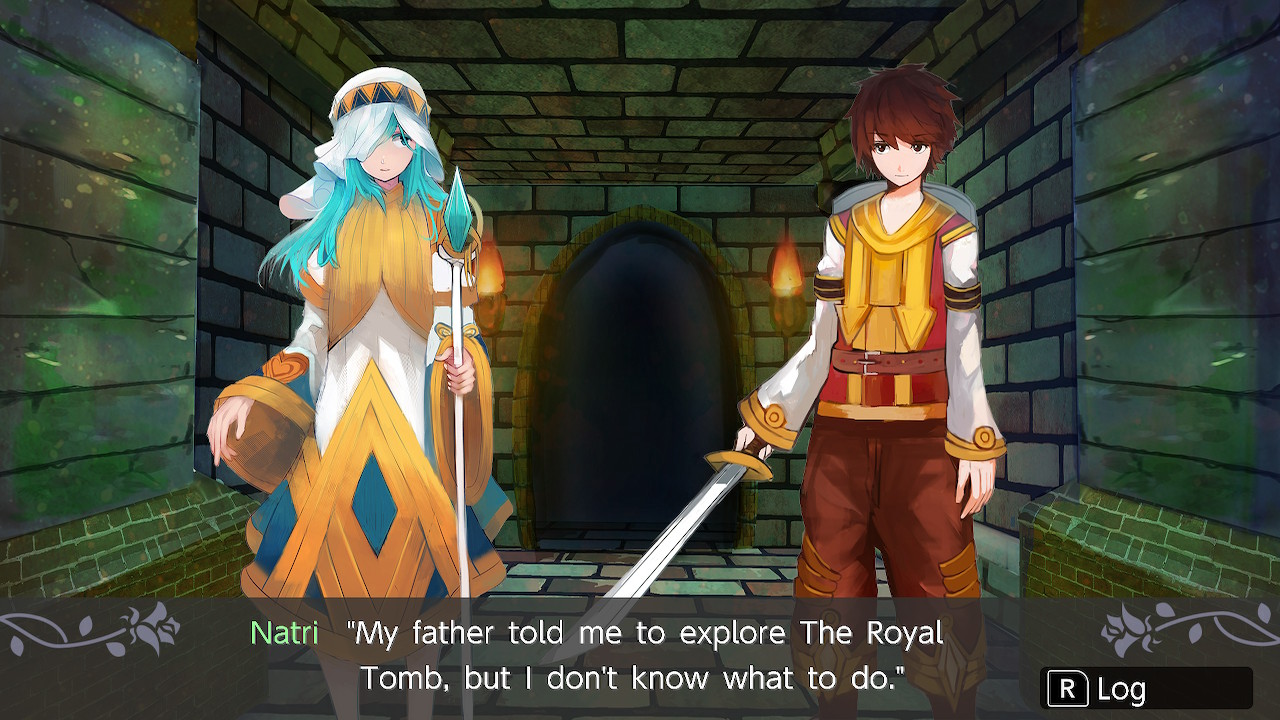Click Natri's belt buckle

870,363
